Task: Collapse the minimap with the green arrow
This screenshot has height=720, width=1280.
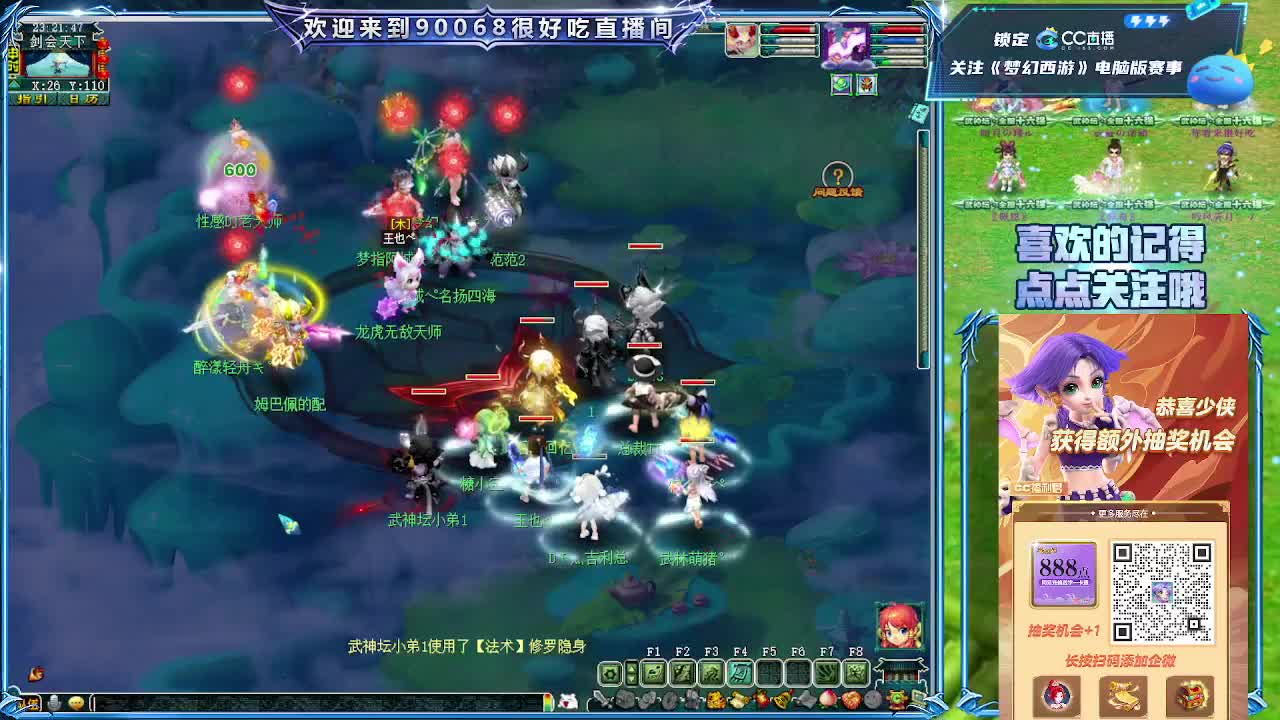Action: pyautogui.click(x=14, y=84)
